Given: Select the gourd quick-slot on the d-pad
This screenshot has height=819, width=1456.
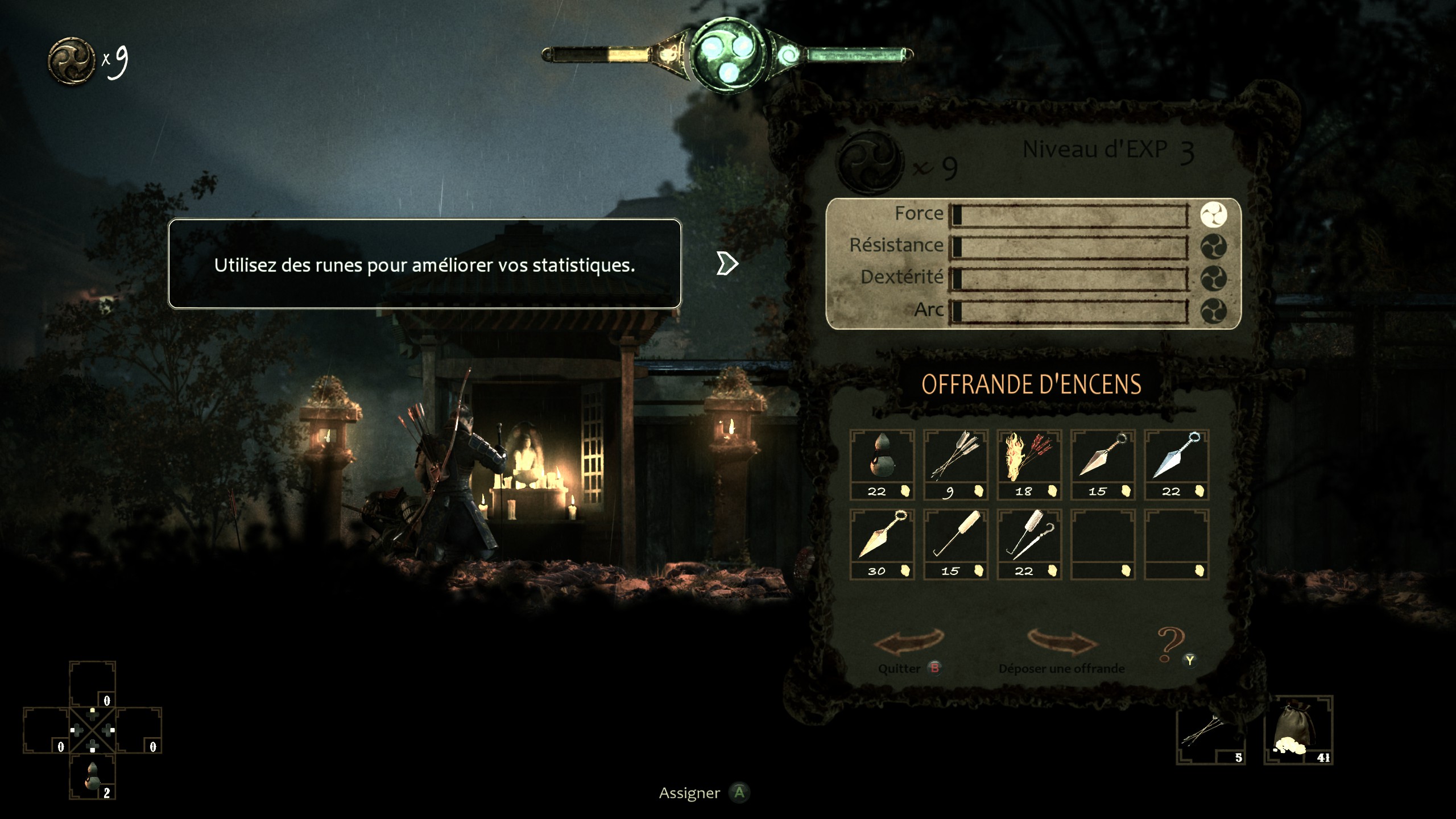Looking at the screenshot, I should click(x=92, y=776).
